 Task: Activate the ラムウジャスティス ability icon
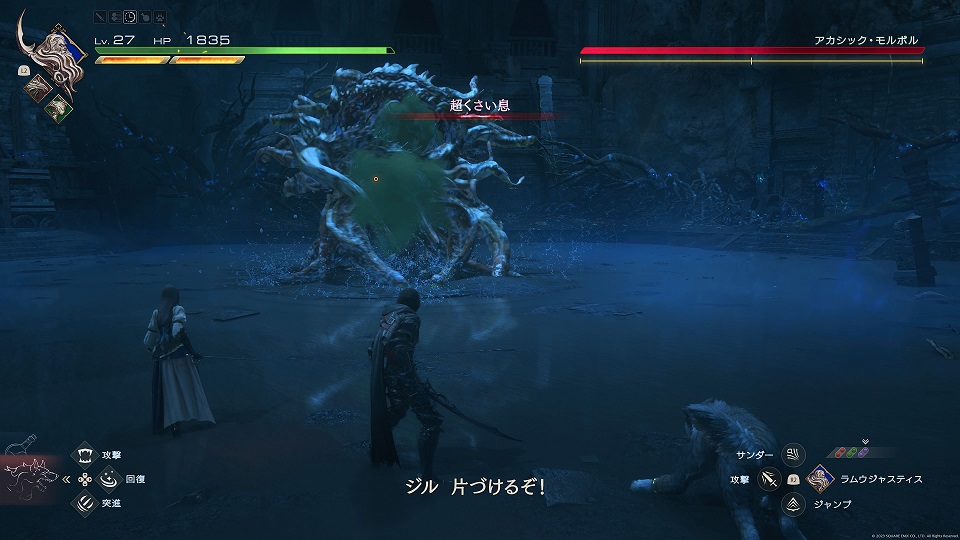820,480
